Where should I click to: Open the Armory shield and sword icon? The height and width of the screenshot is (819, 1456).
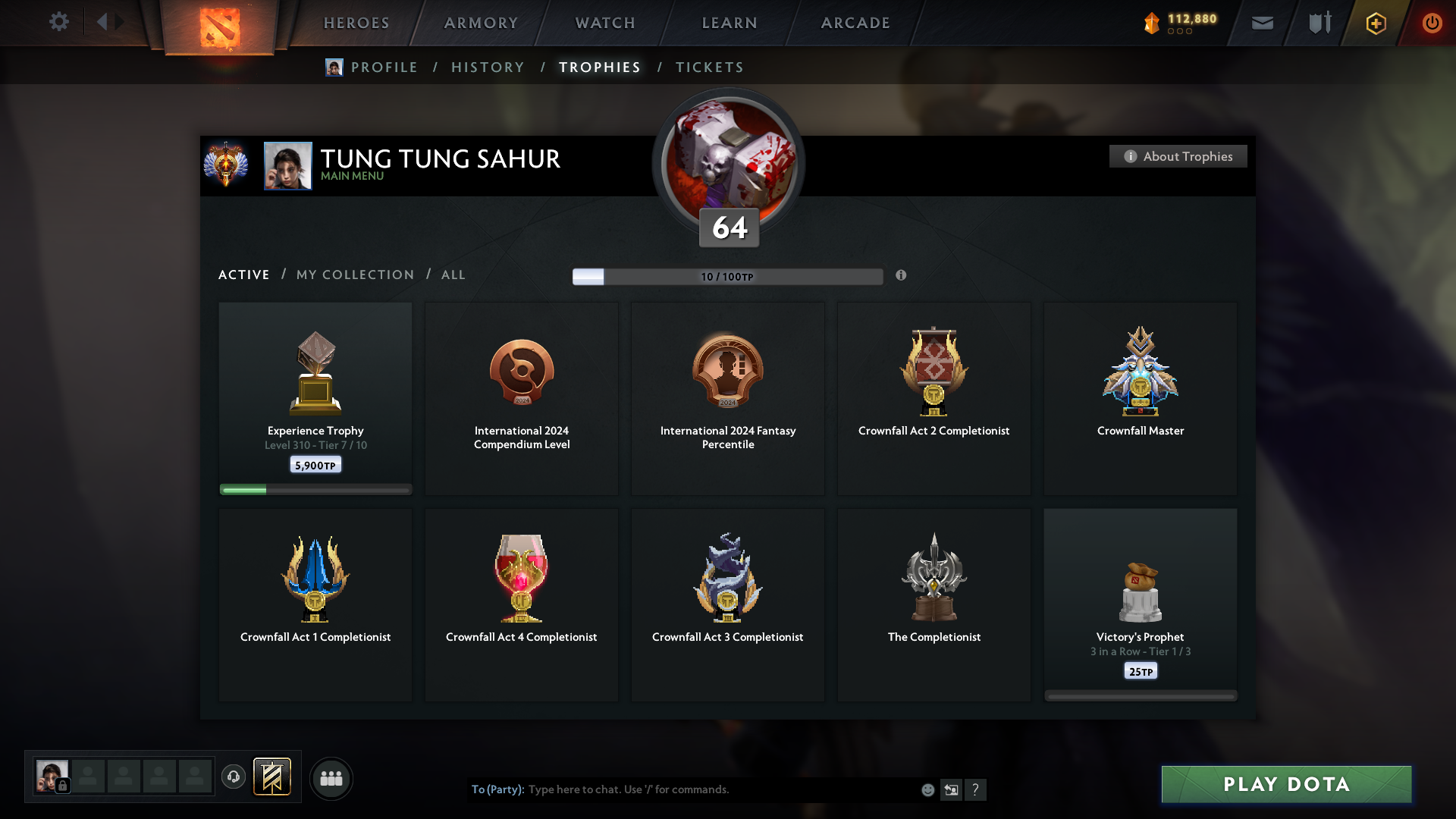click(x=1319, y=22)
